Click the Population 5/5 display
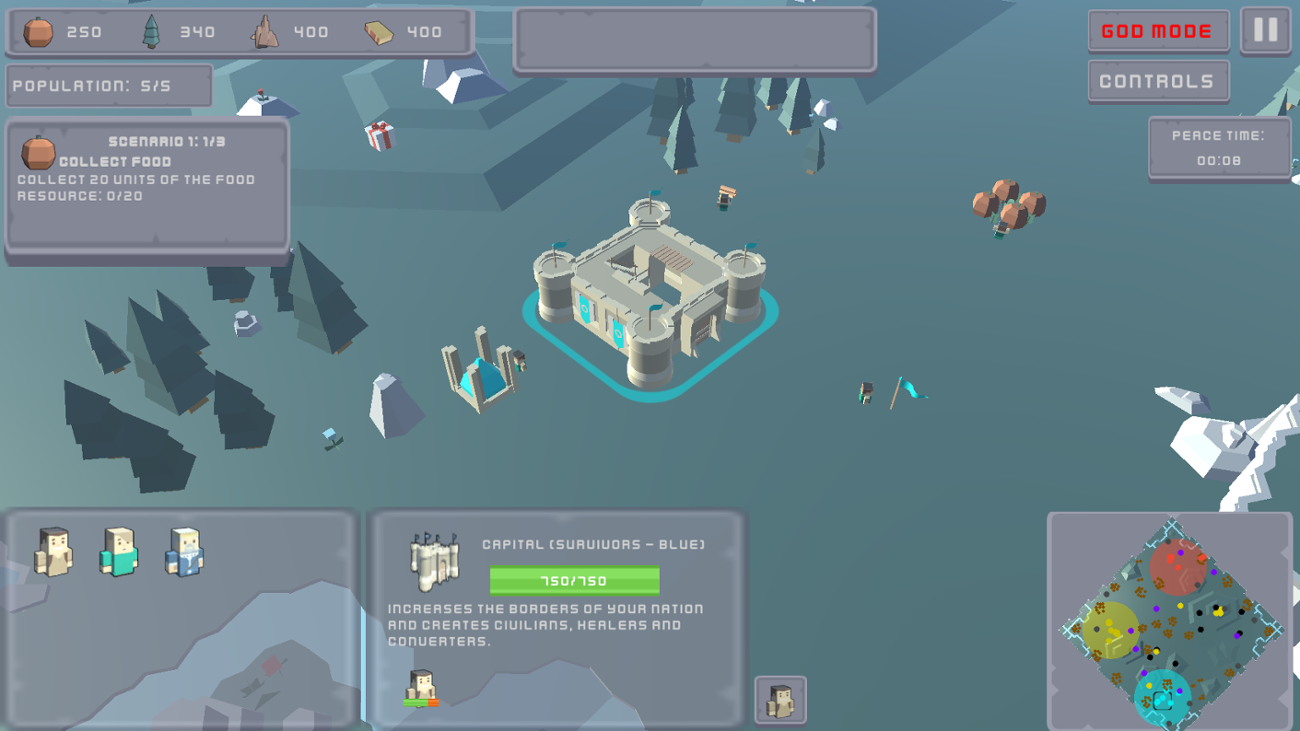 (x=108, y=85)
